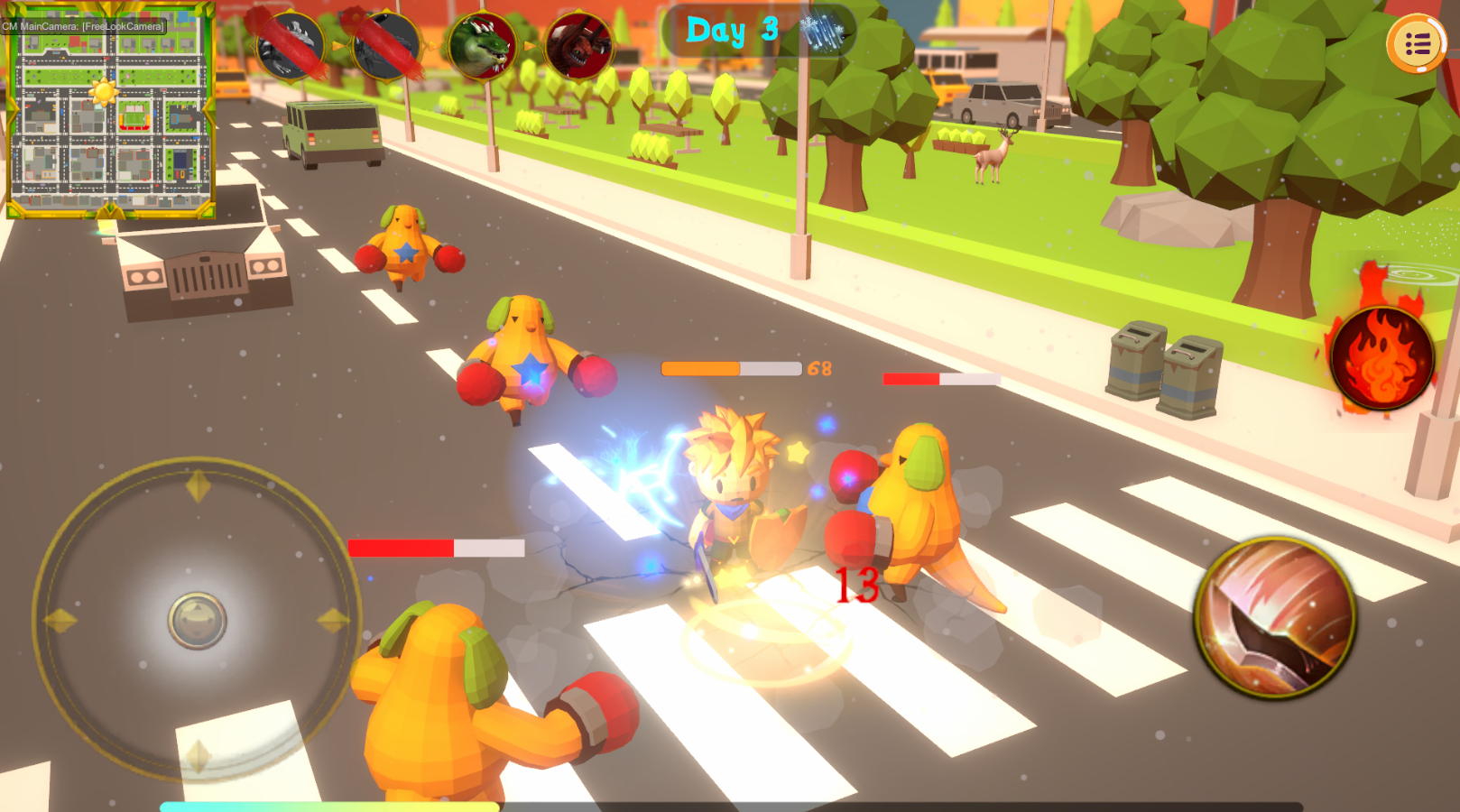
Task: Tap the joystick's right arrow
Action: [332, 621]
